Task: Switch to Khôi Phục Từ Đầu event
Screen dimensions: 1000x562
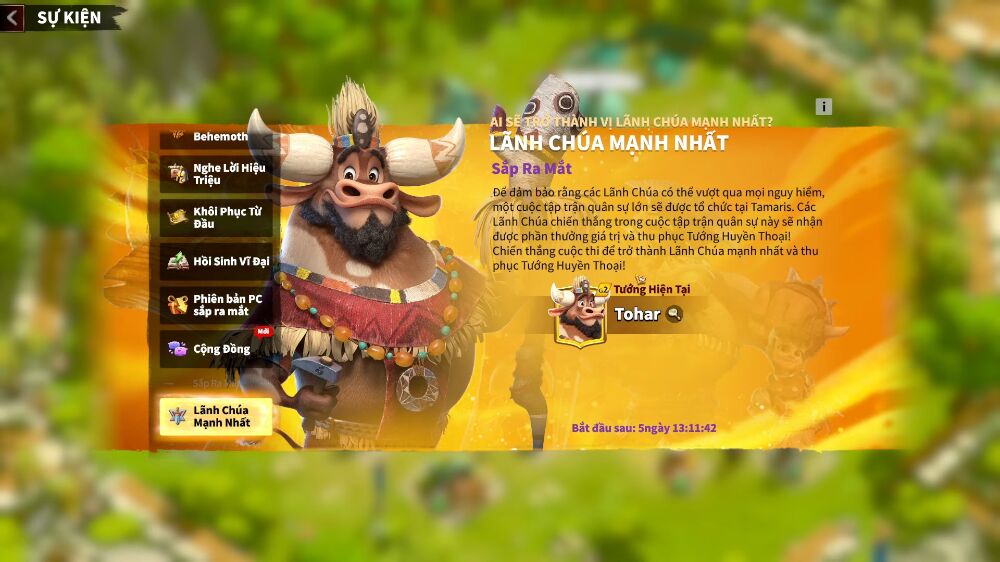Action: 215,218
